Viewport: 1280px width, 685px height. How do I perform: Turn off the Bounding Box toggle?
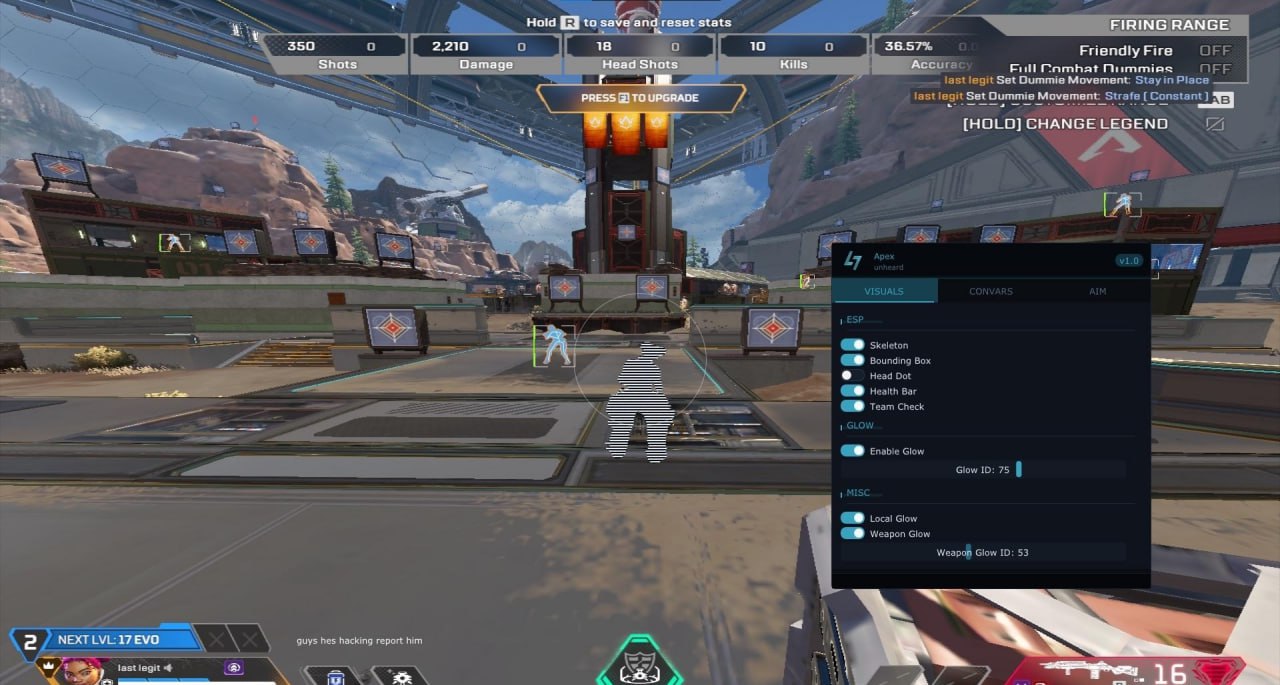[853, 360]
